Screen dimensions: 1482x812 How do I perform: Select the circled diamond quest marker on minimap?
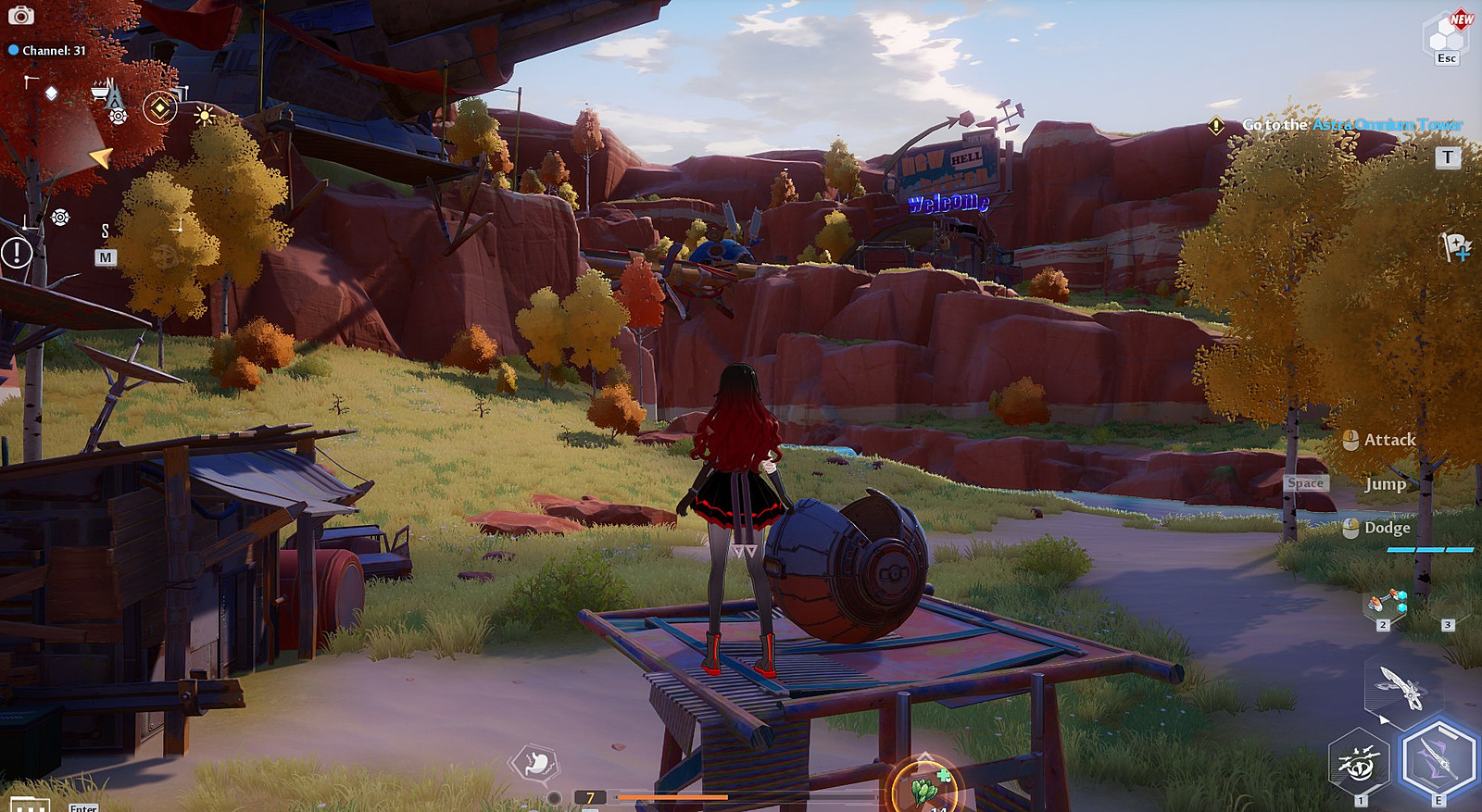160,109
